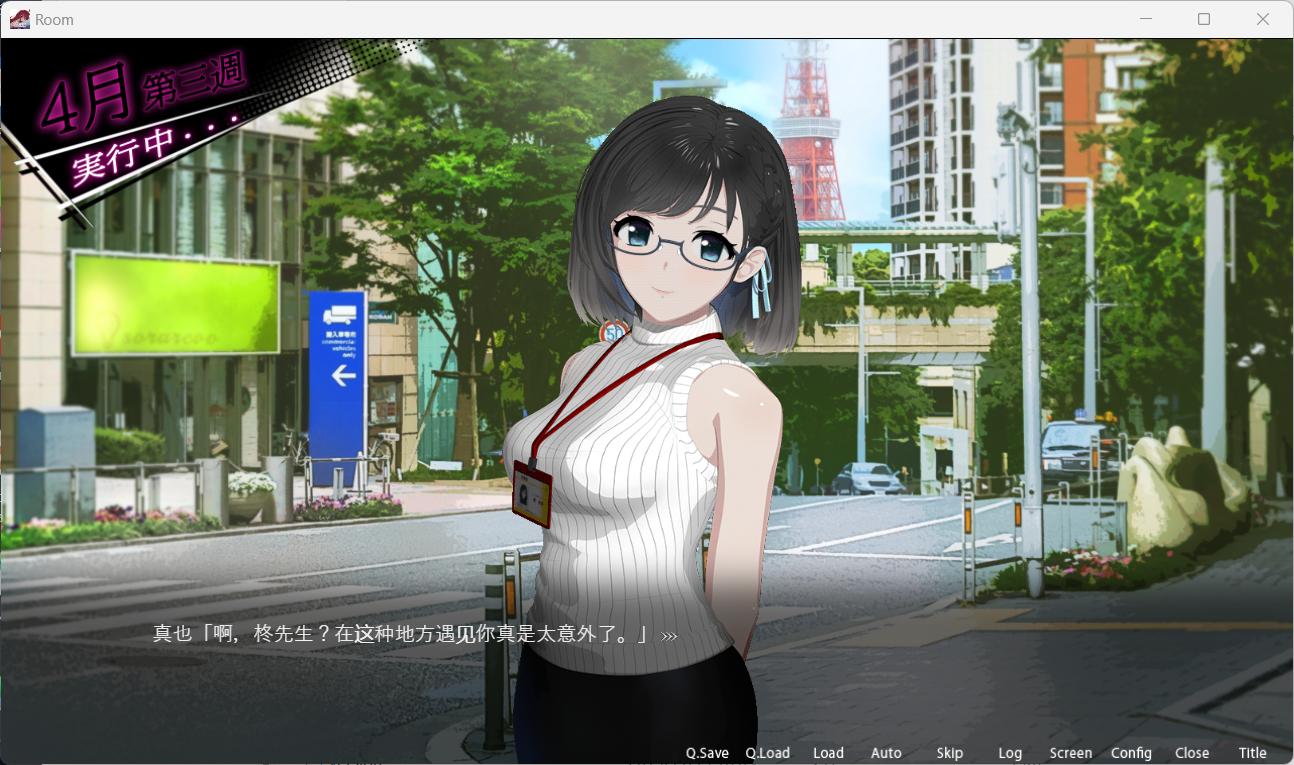
Task: Minimize the Room game window
Action: pyautogui.click(x=1145, y=19)
